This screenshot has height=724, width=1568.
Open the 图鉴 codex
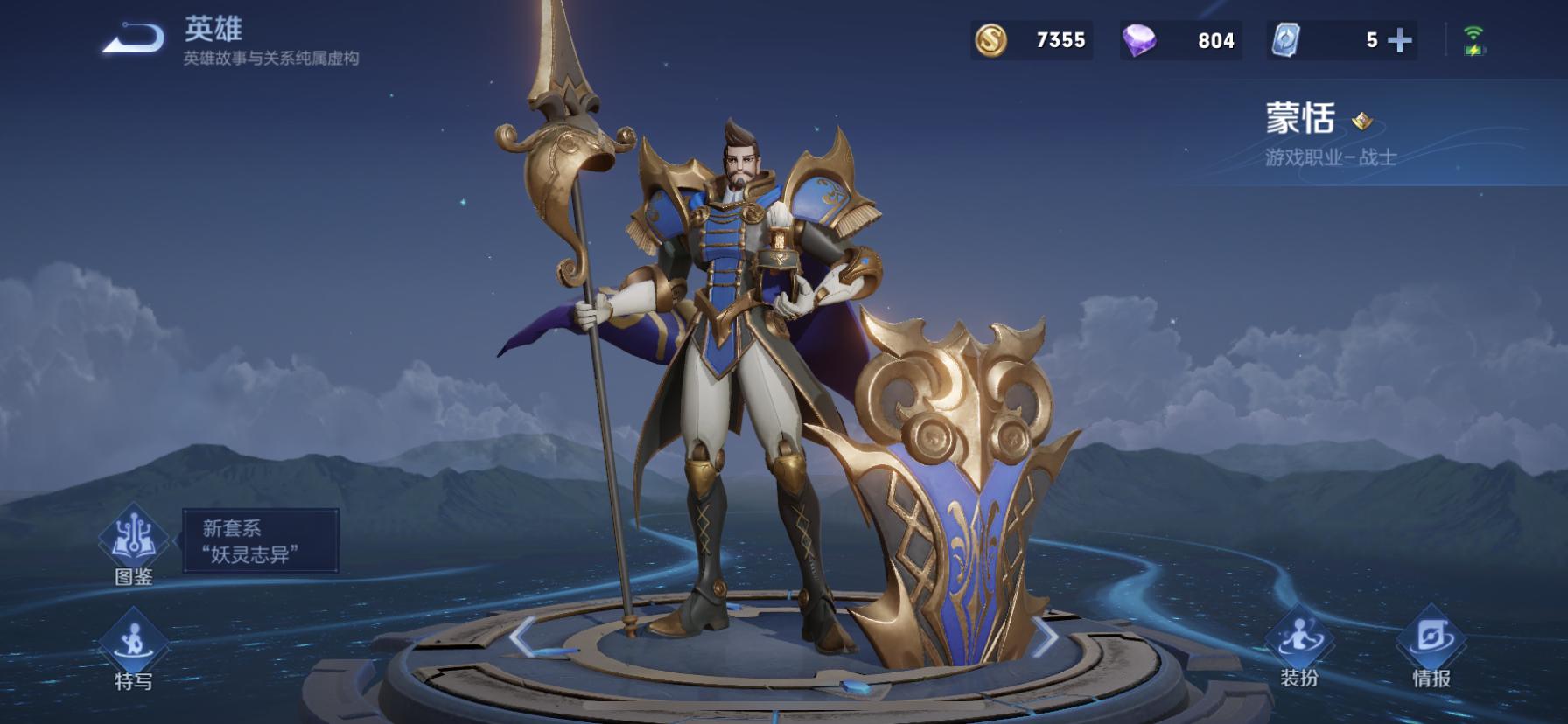tap(133, 544)
